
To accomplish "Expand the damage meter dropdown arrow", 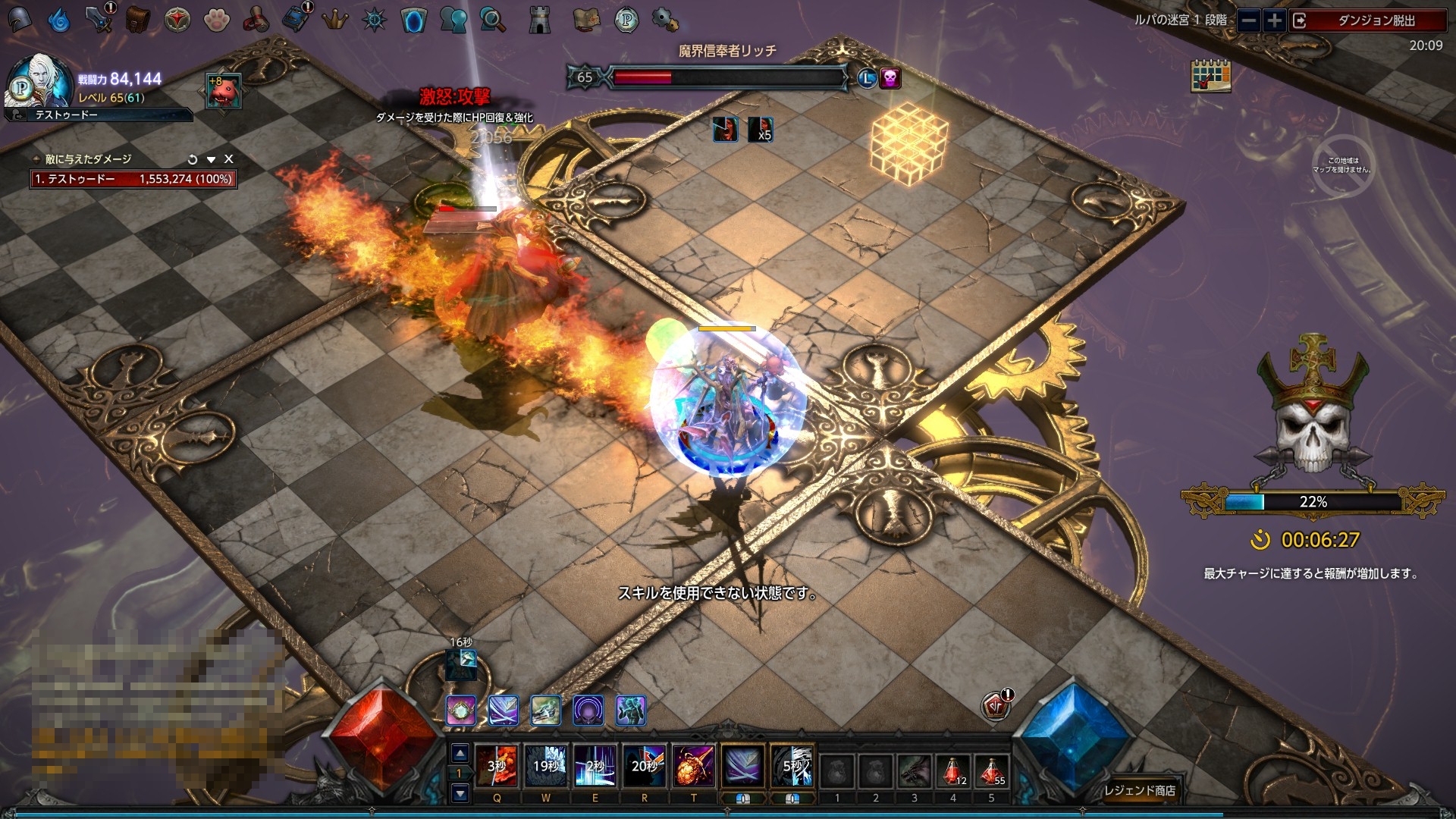I will (x=211, y=159).
